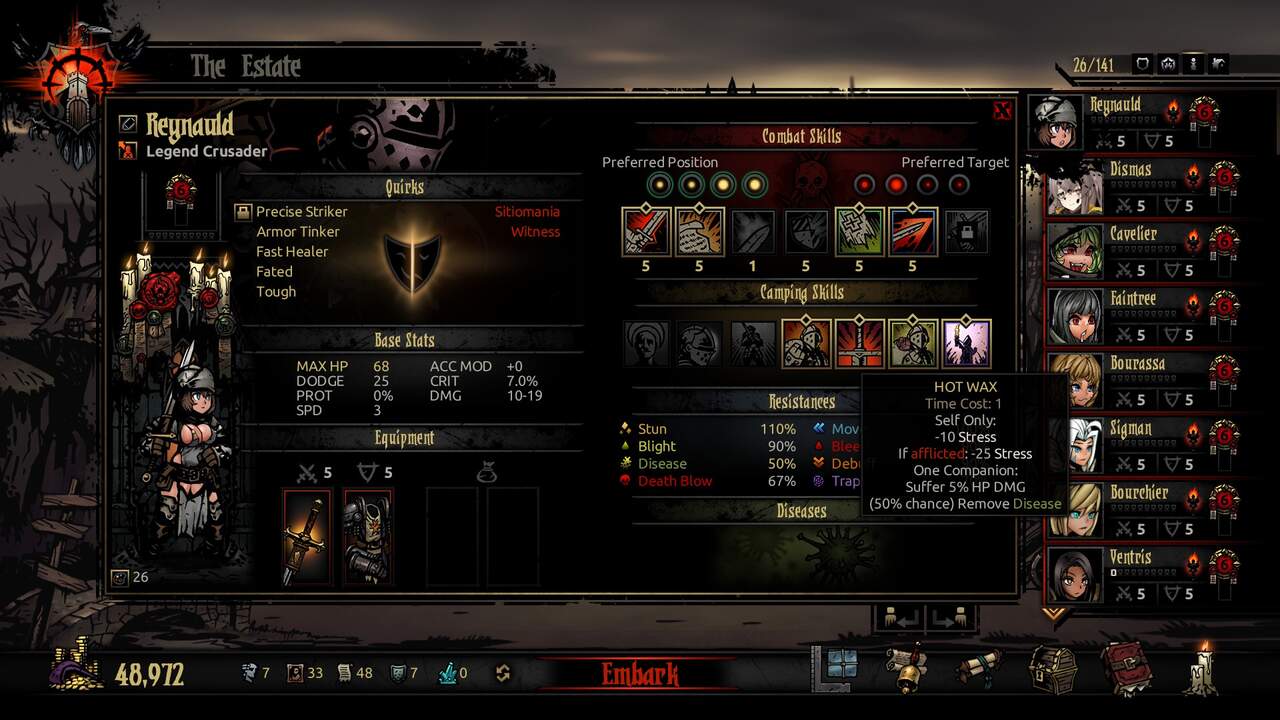Viewport: 1280px width, 720px height.
Task: Select the Holy Lance combat skill
Action: pyautogui.click(x=912, y=232)
